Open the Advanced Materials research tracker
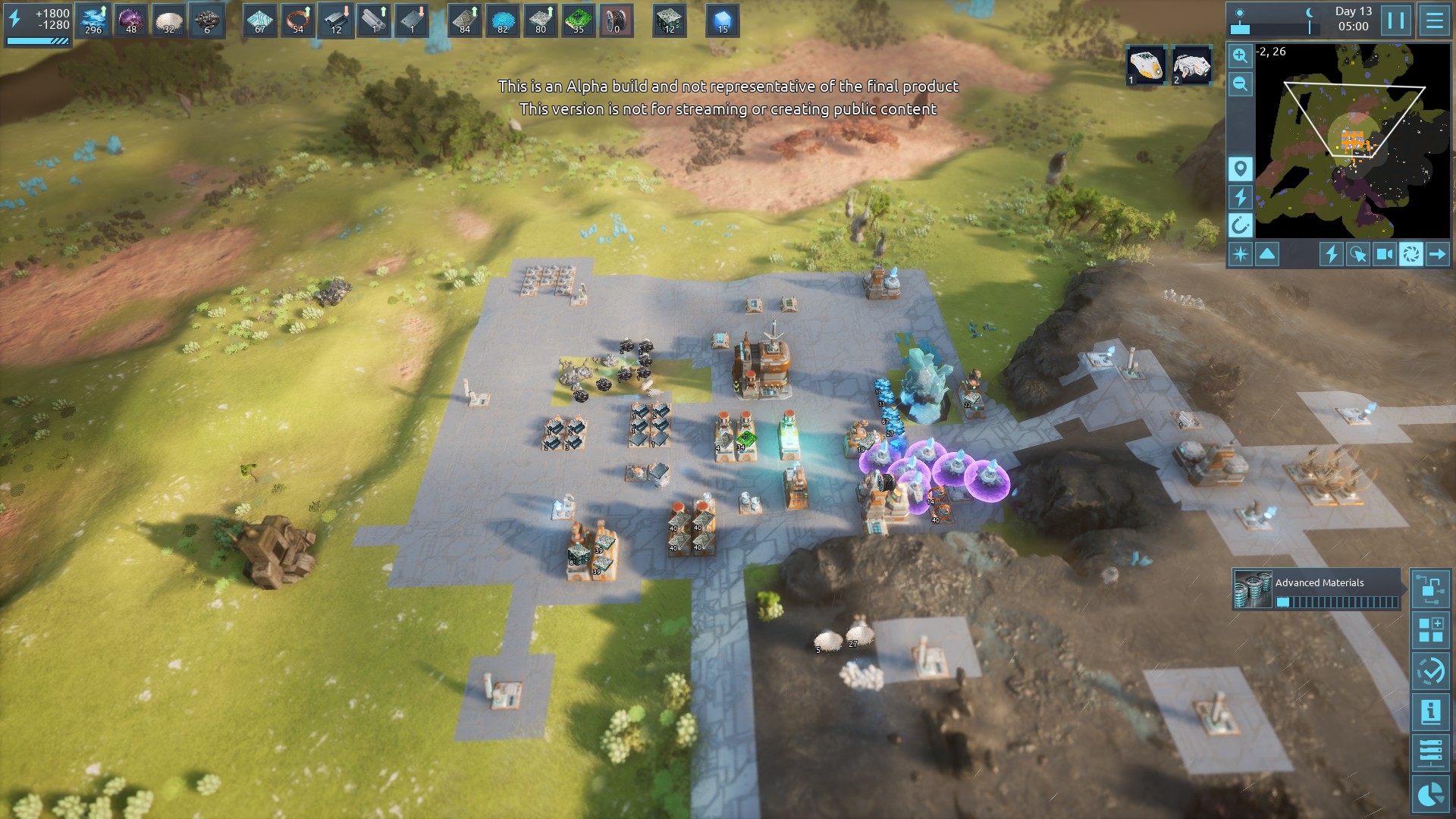The width and height of the screenshot is (1456, 819). point(1318,590)
